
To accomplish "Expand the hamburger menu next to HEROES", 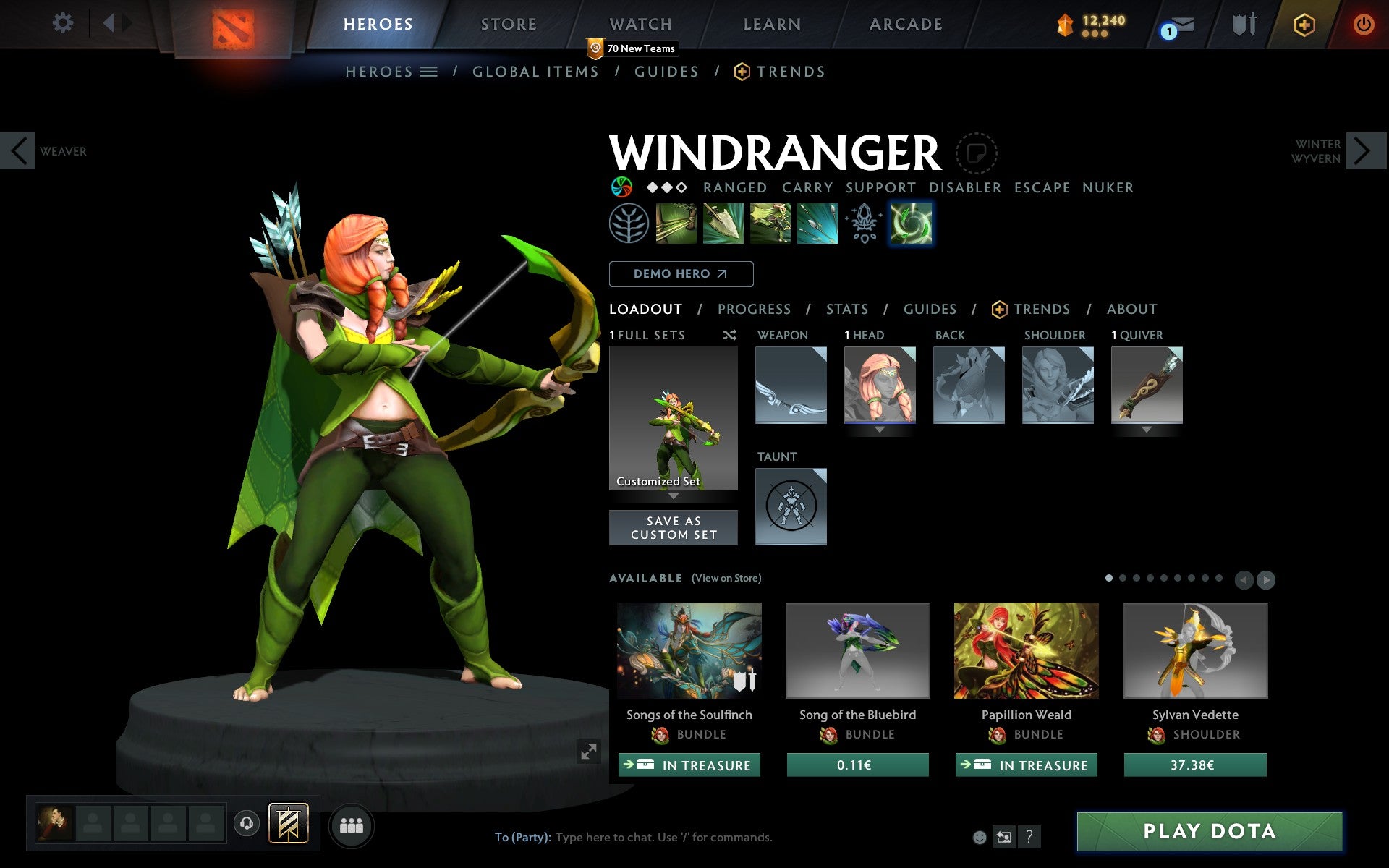I will pyautogui.click(x=430, y=72).
